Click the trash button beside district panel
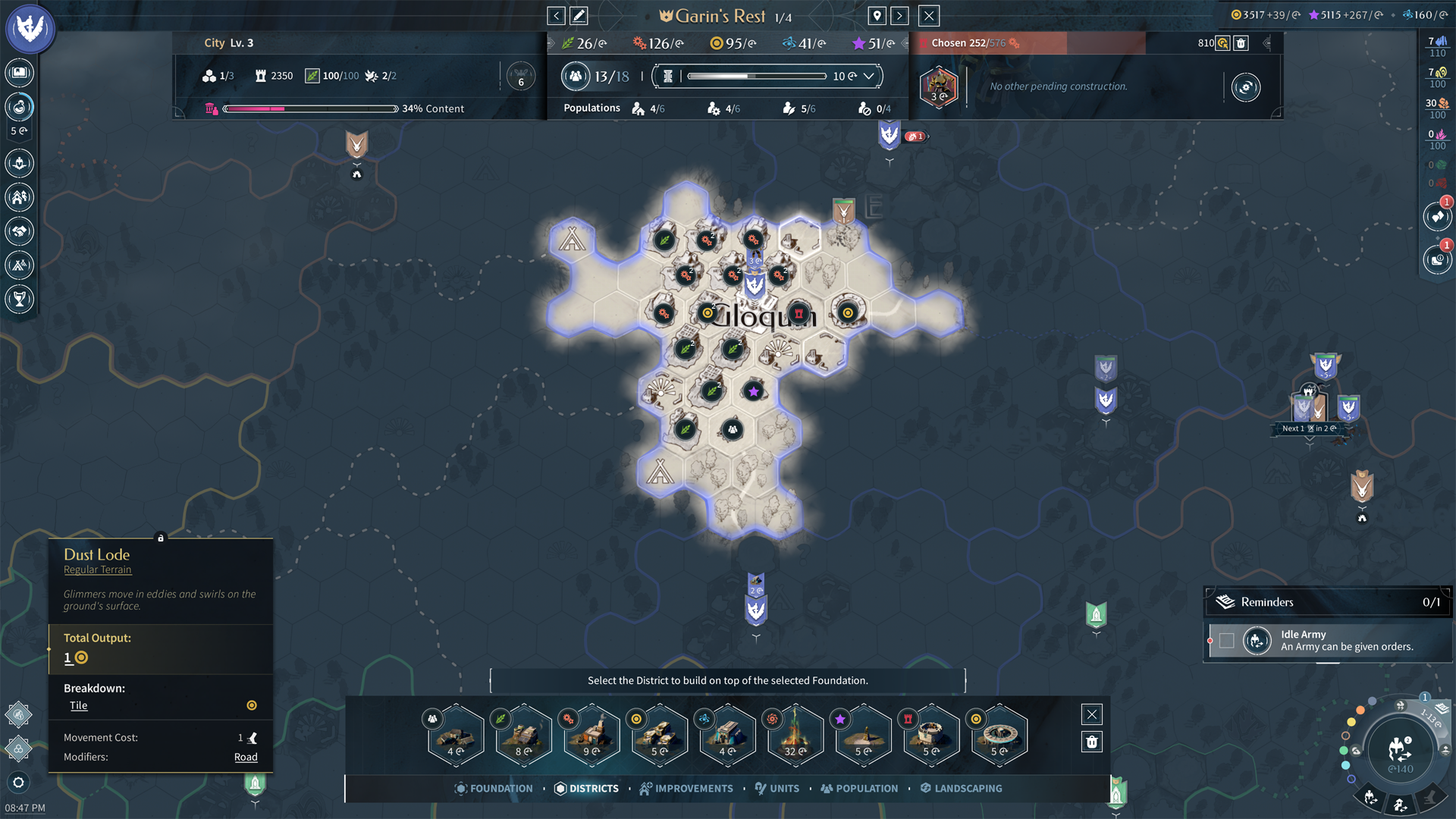 coord(1091,742)
